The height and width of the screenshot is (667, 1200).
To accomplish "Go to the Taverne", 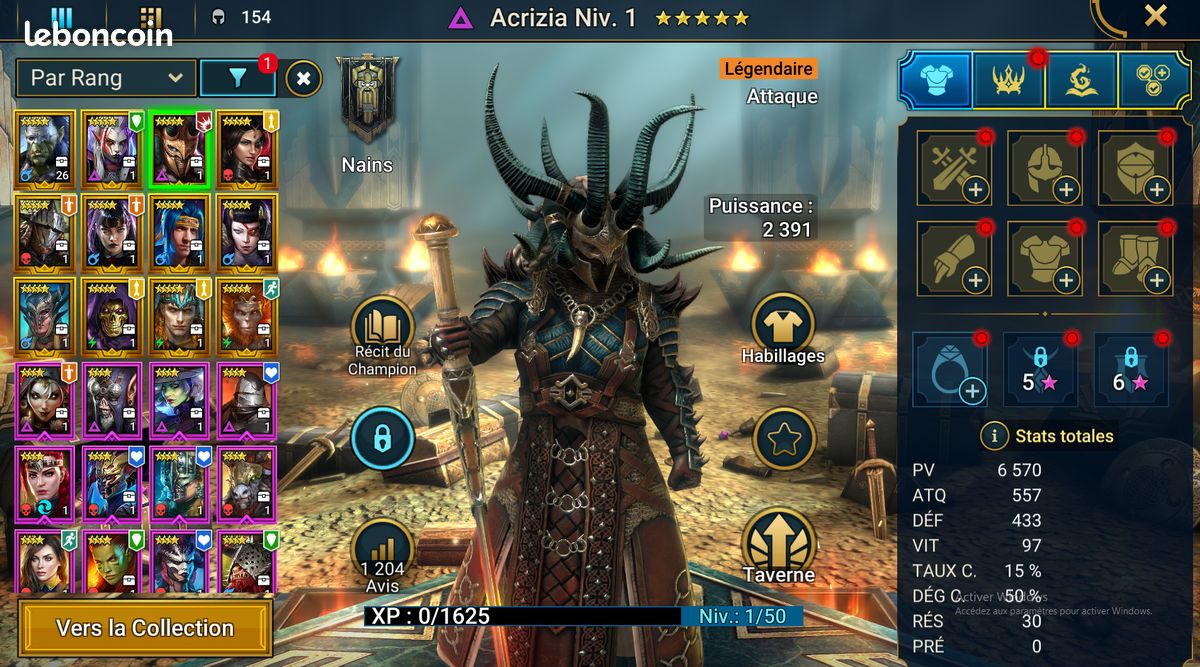I will 779,545.
